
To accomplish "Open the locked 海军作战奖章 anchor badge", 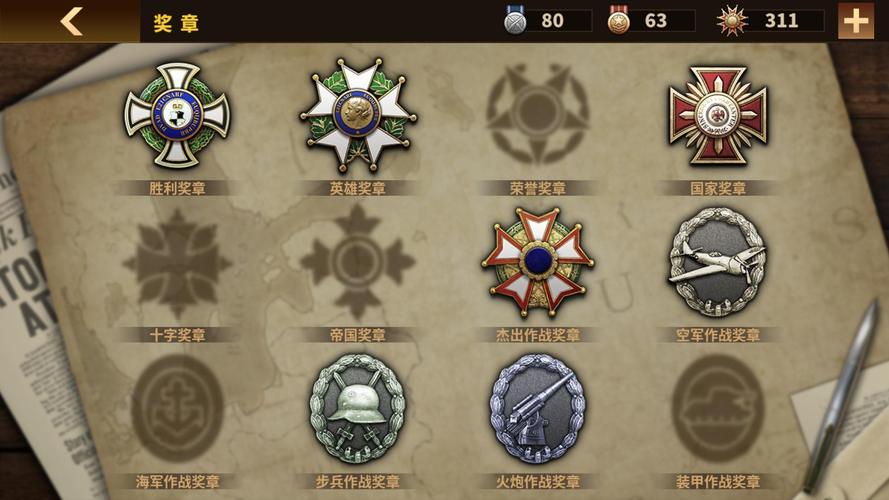I will (177, 408).
